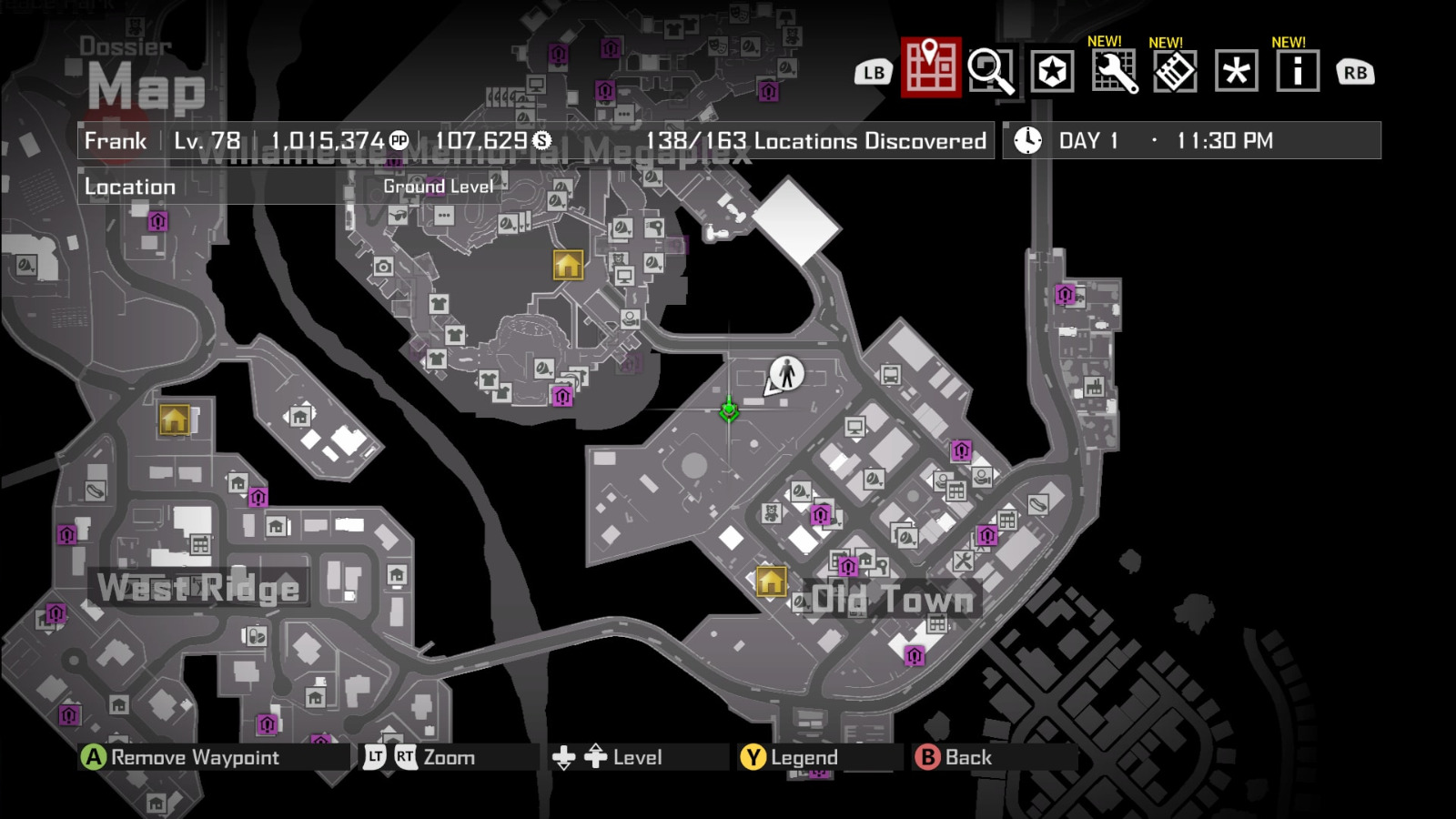This screenshot has height=819, width=1456.
Task: Open the notebook tab marked NEW
Action: point(1175,71)
